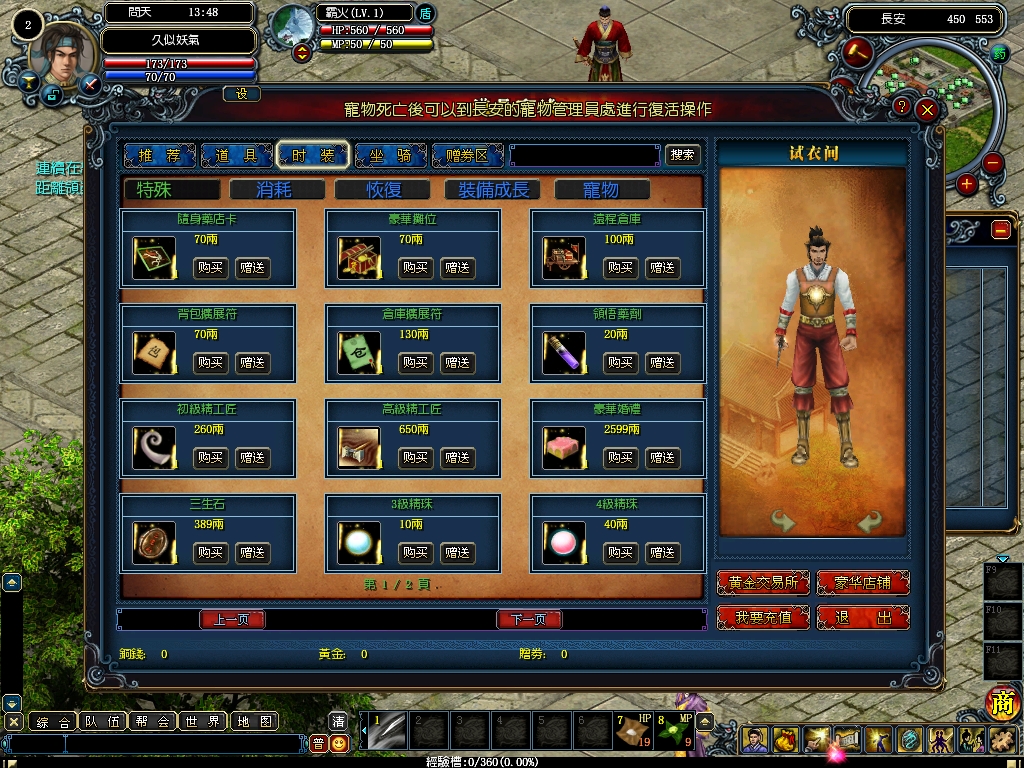Open the 黄金交易所 gold exchange
The width and height of the screenshot is (1024, 768).
[x=763, y=583]
